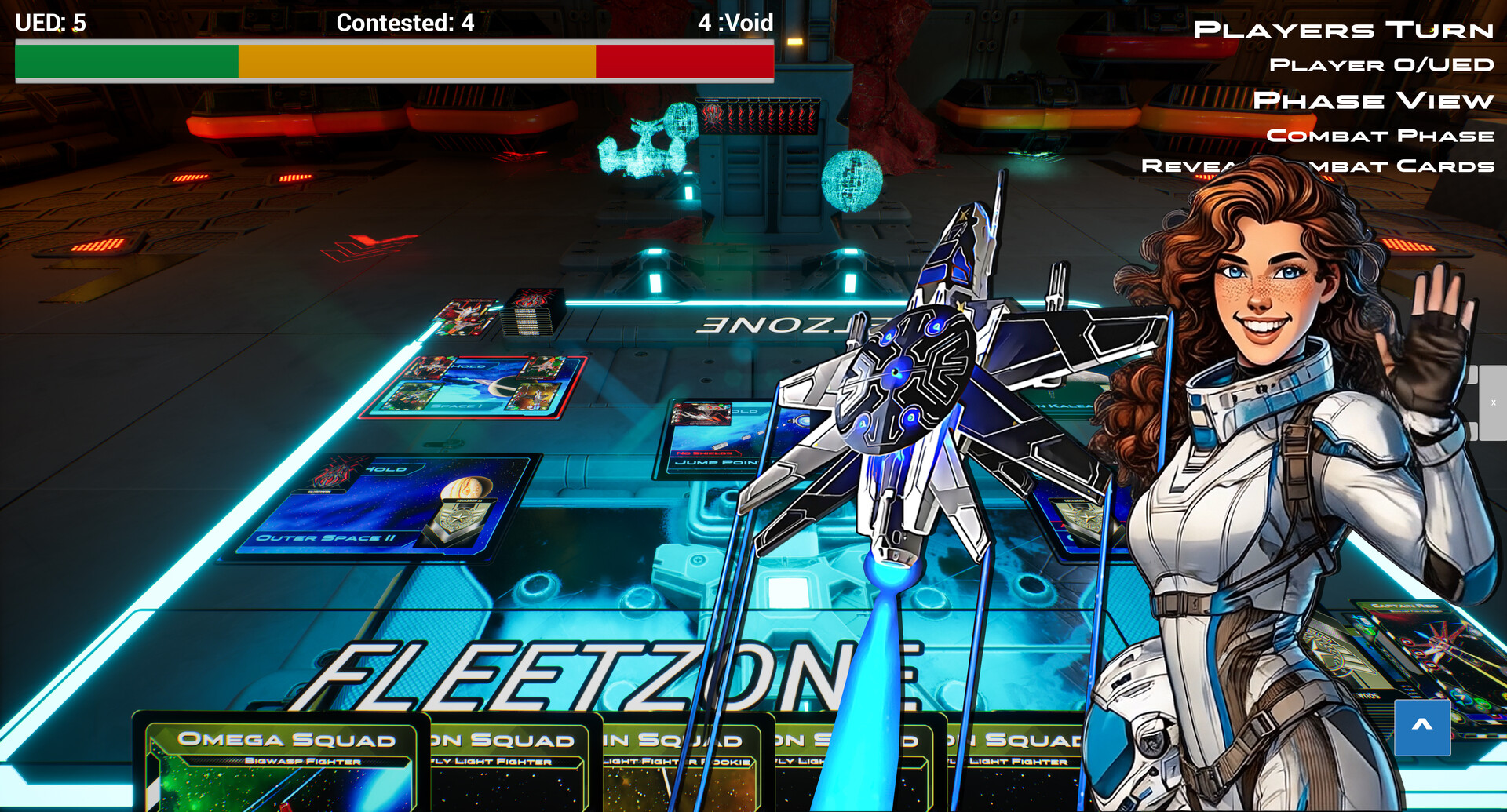The image size is (1507, 812).
Task: Expand the hand panel with the blue arrow button
Action: [x=1424, y=726]
